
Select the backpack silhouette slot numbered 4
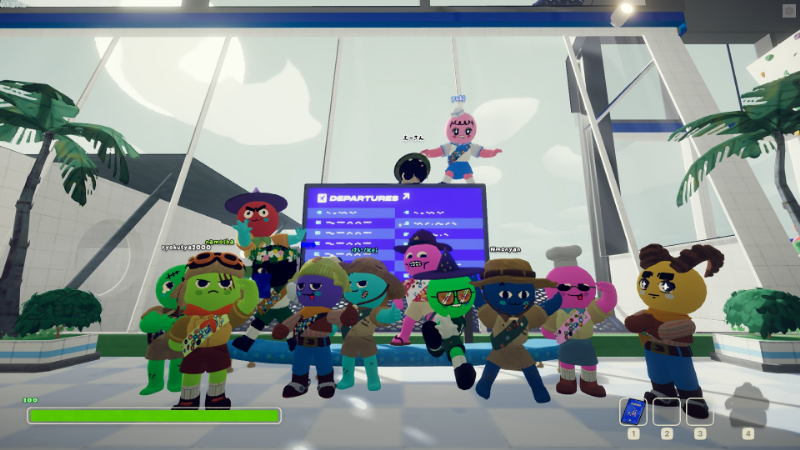point(747,408)
